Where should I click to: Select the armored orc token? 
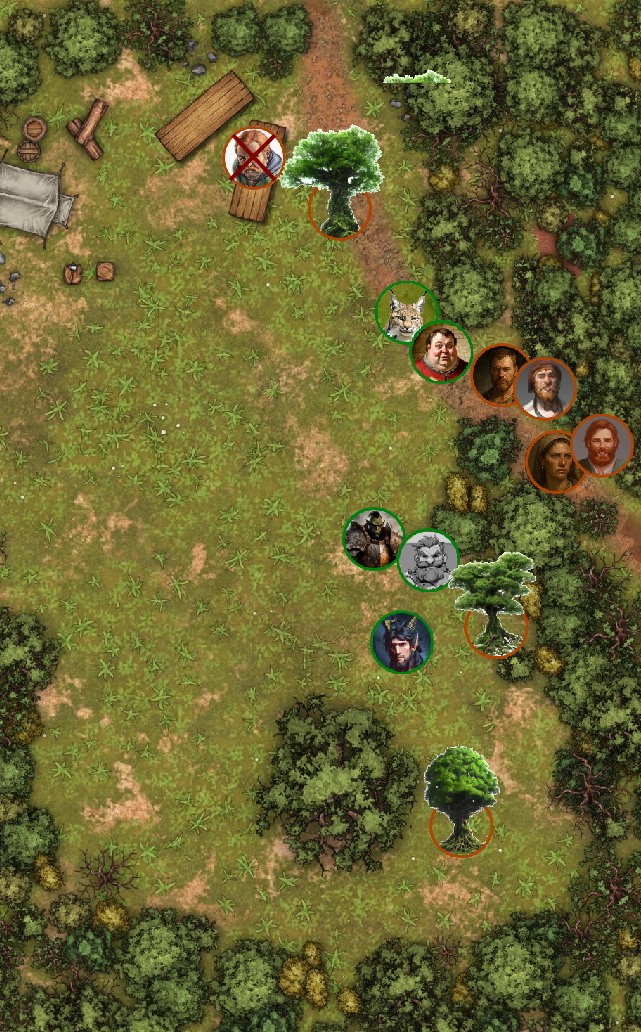pyautogui.click(x=373, y=538)
